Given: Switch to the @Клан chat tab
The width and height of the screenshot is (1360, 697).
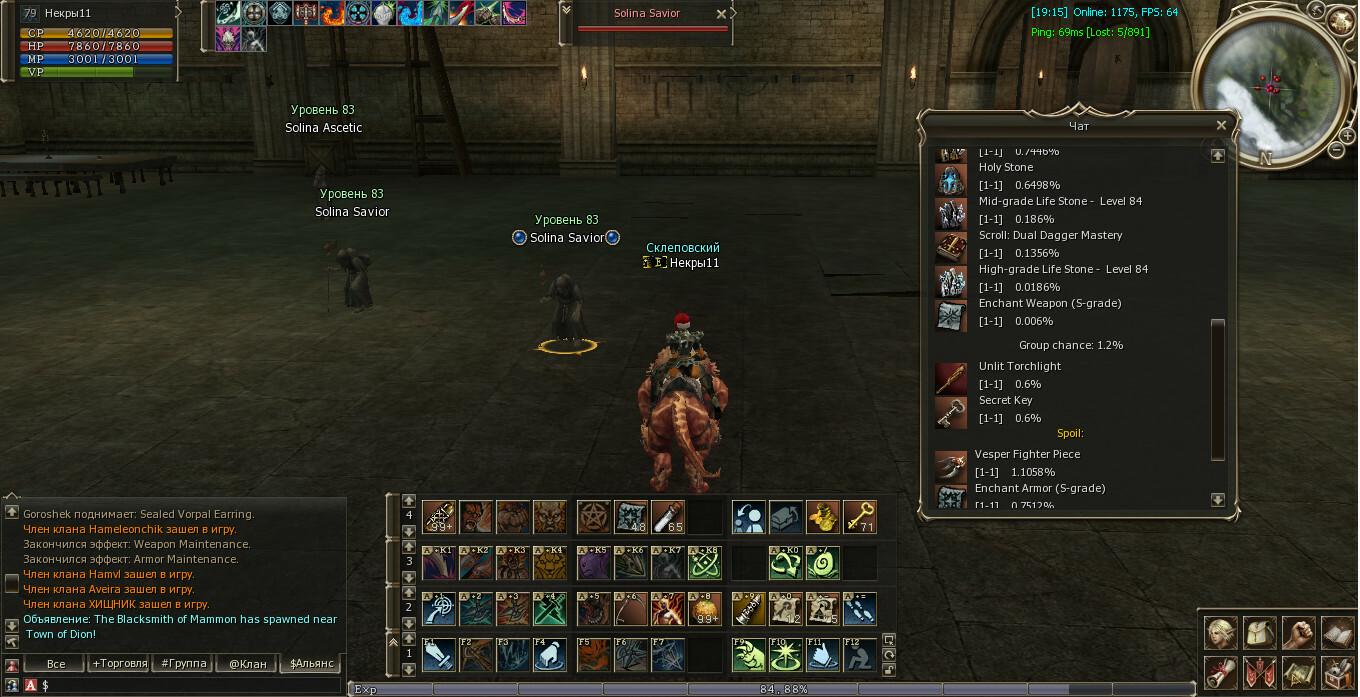Looking at the screenshot, I should (x=247, y=663).
